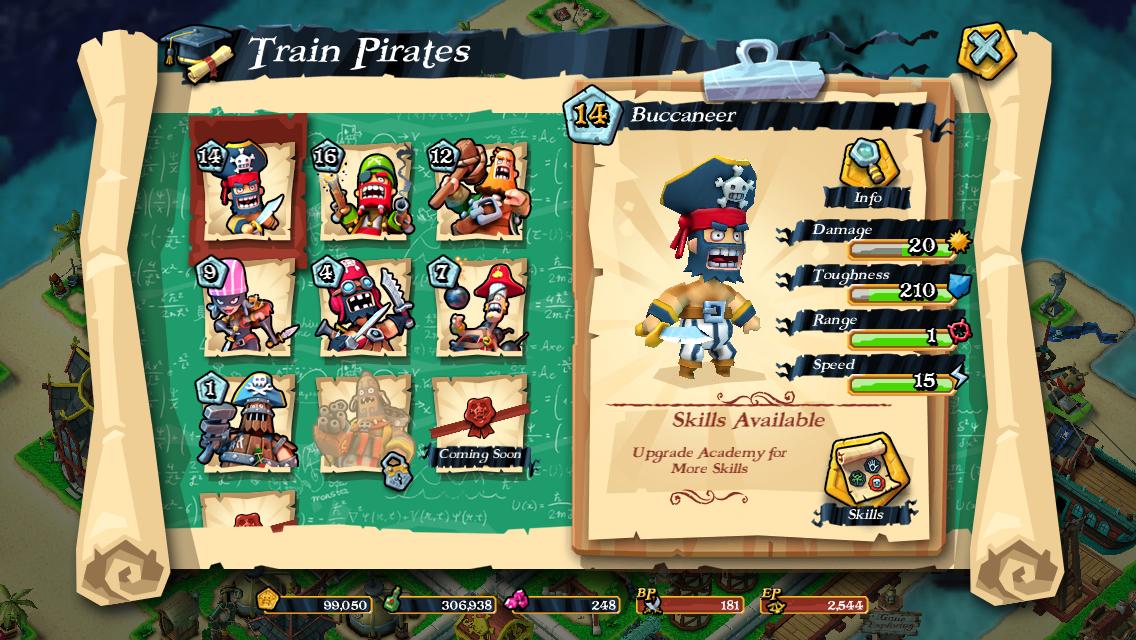Open the Buccaneer Info magnifier button
Viewport: 1136px width, 640px height.
pos(866,170)
